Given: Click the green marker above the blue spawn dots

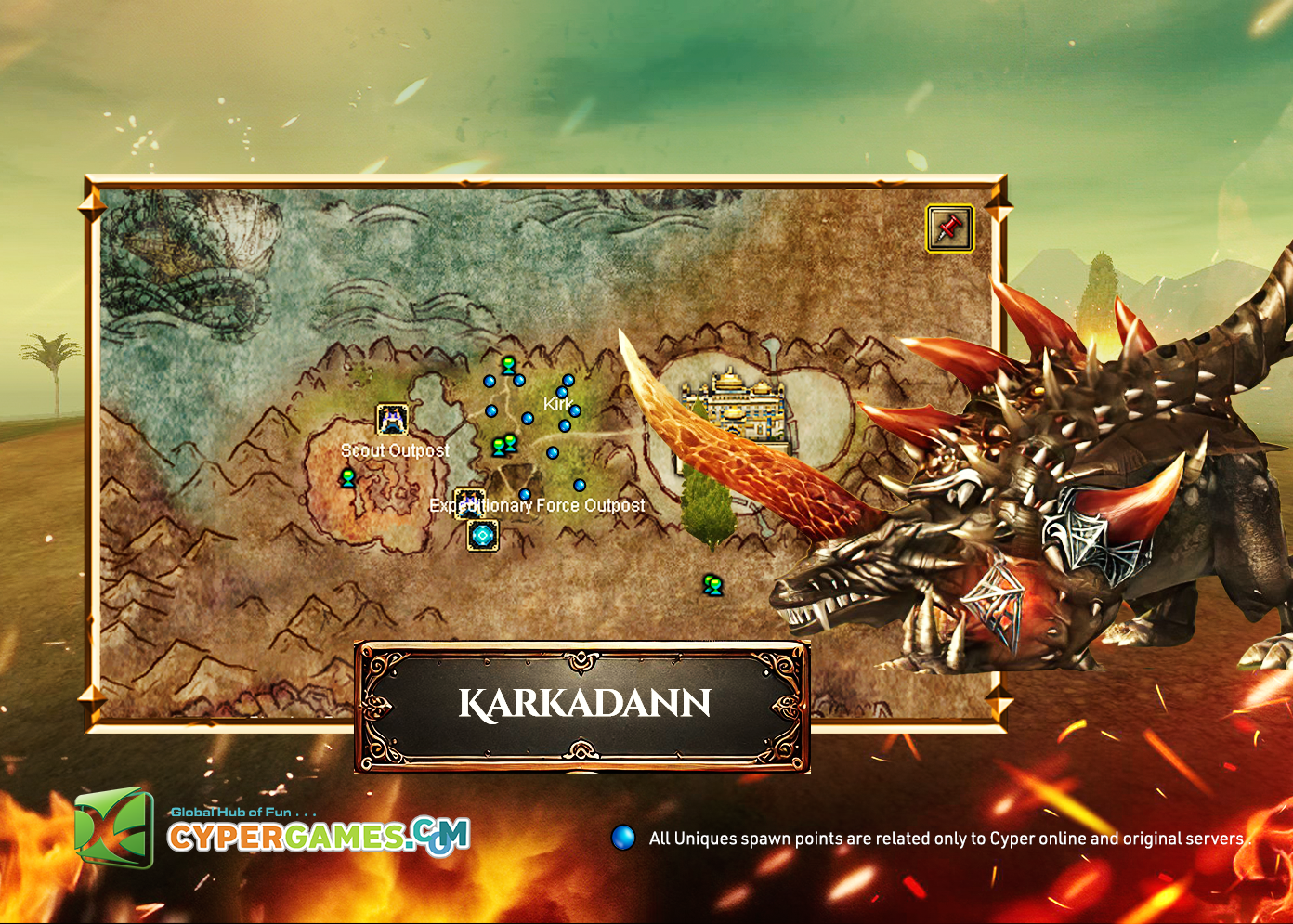Looking at the screenshot, I should point(508,365).
